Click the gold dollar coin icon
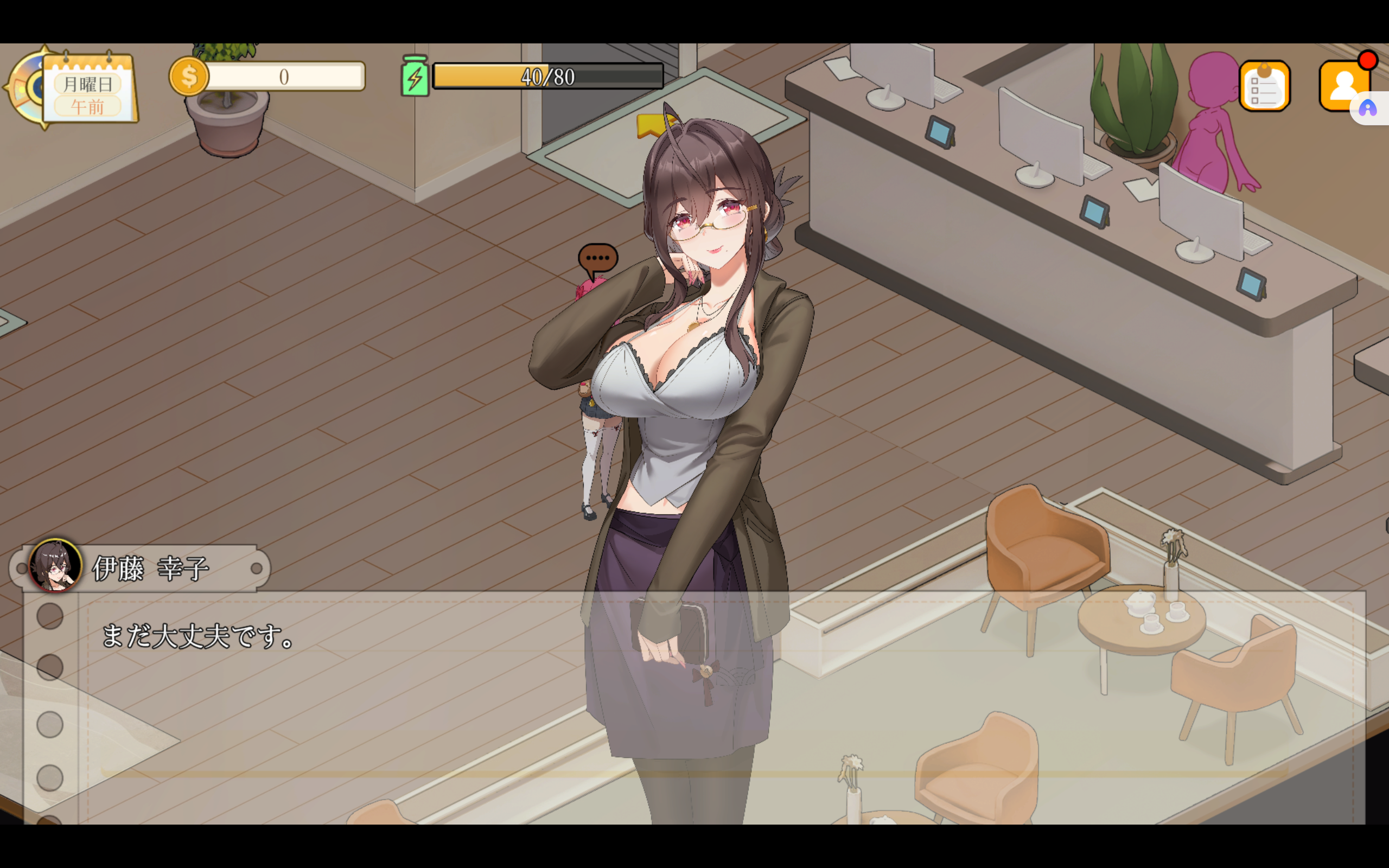Screen dimensions: 1389x868 (x=189, y=76)
